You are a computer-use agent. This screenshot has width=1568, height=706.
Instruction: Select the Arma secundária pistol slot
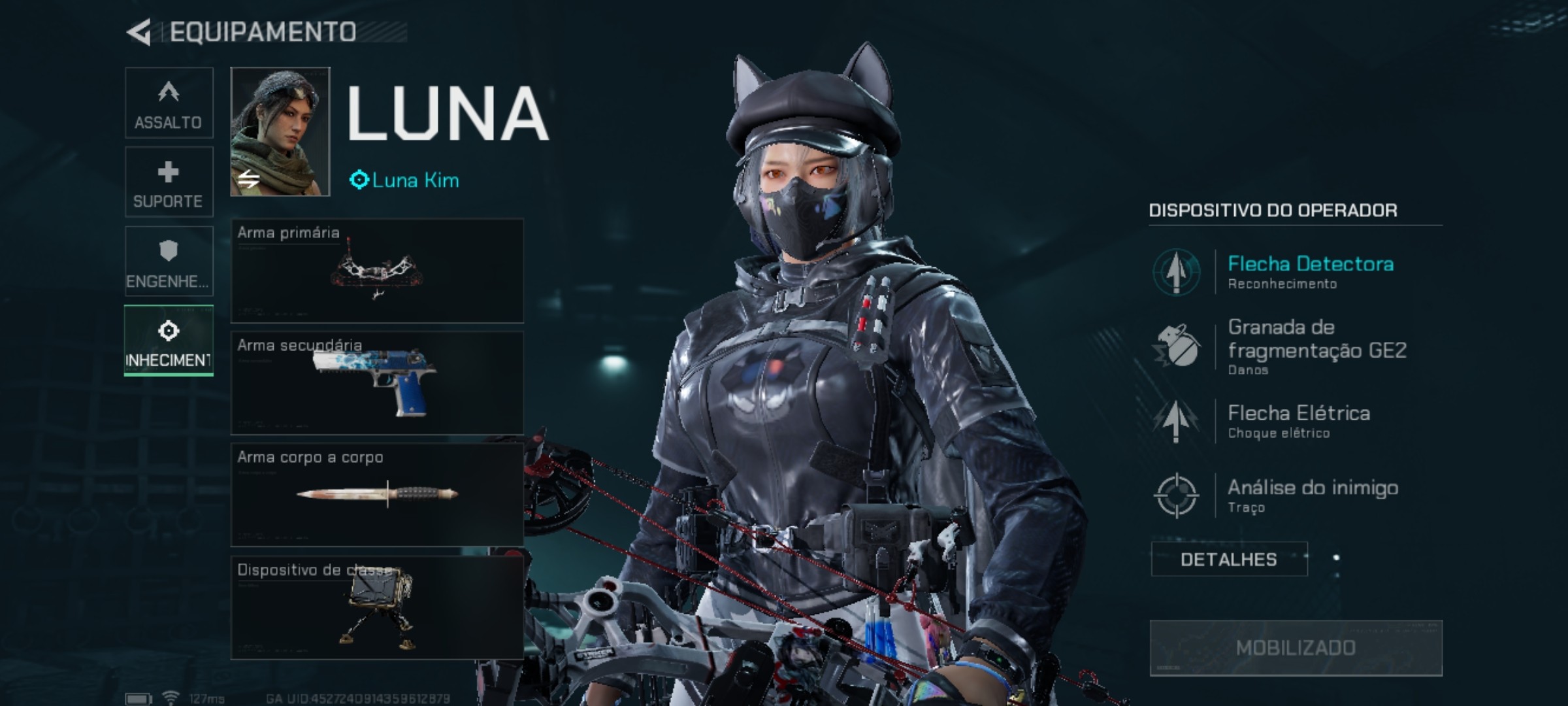[x=377, y=383]
